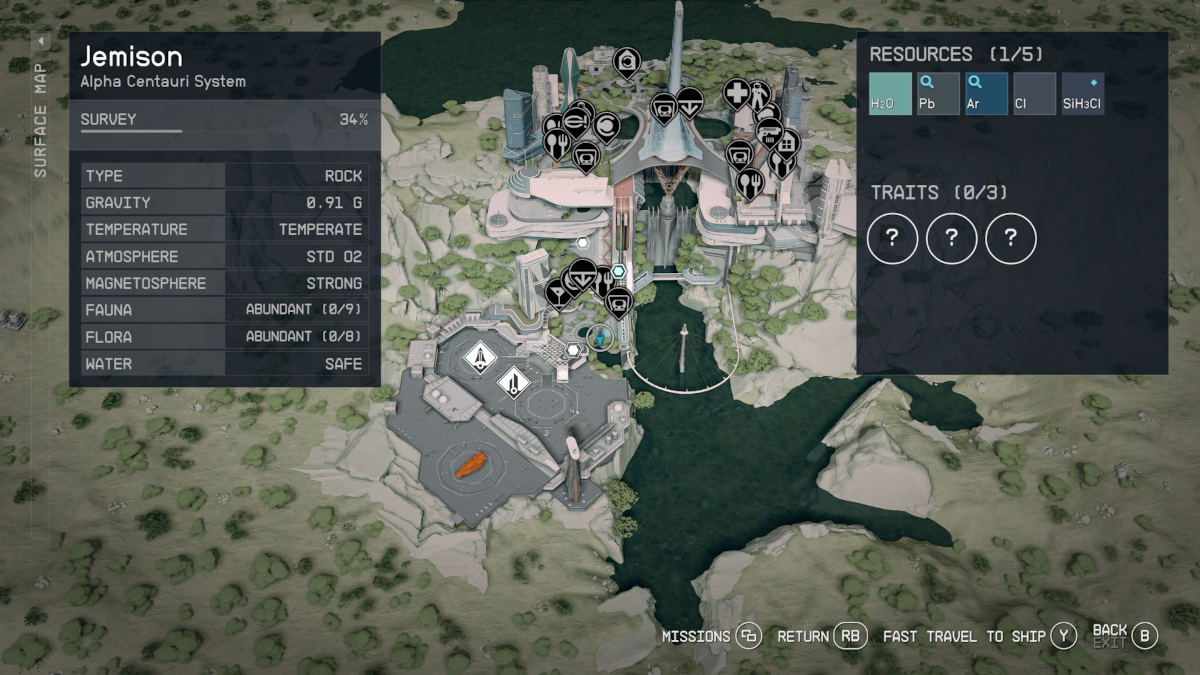Collapse the Surface Map side tab arrow
Screen dimensions: 1200x675
coord(41,42)
